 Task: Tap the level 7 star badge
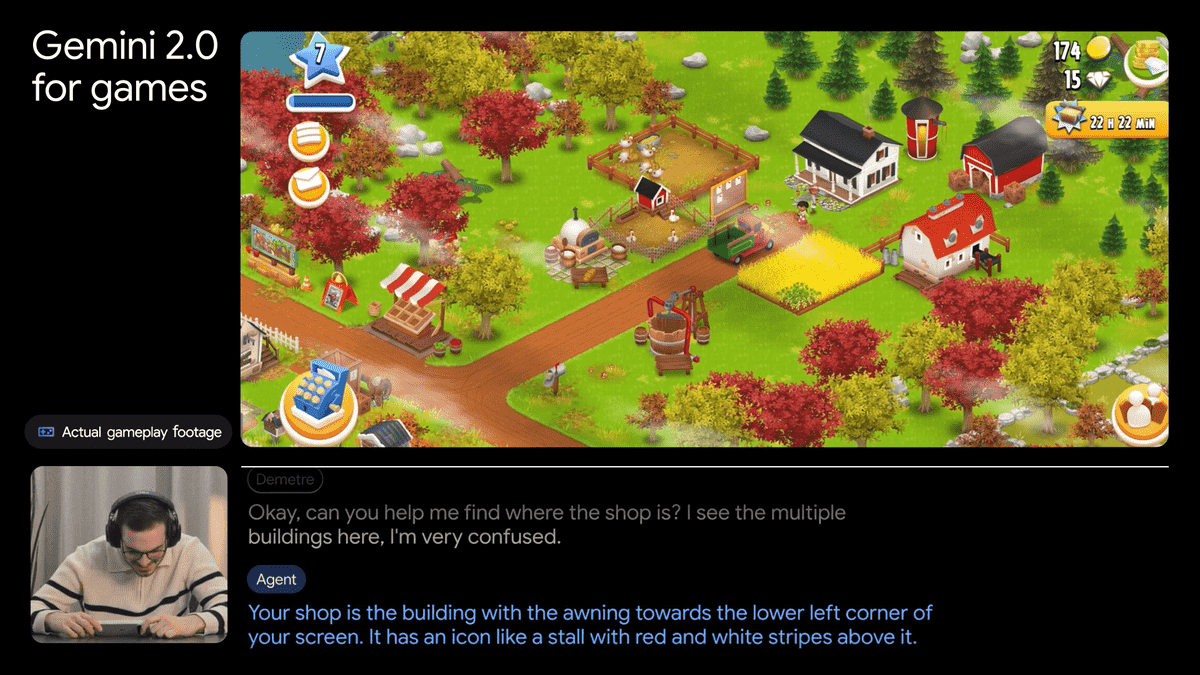pyautogui.click(x=319, y=55)
